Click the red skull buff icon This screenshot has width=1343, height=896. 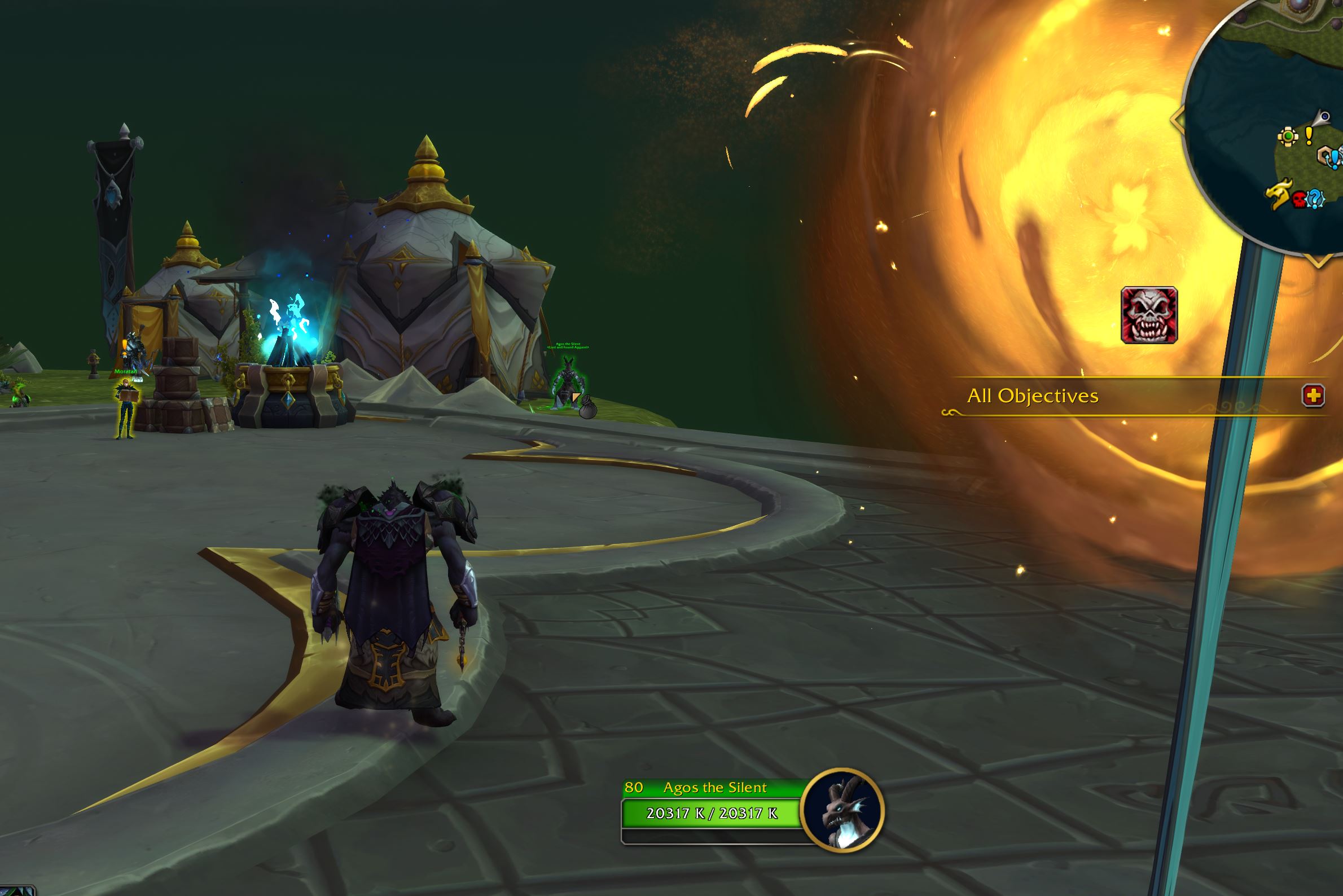click(1149, 315)
